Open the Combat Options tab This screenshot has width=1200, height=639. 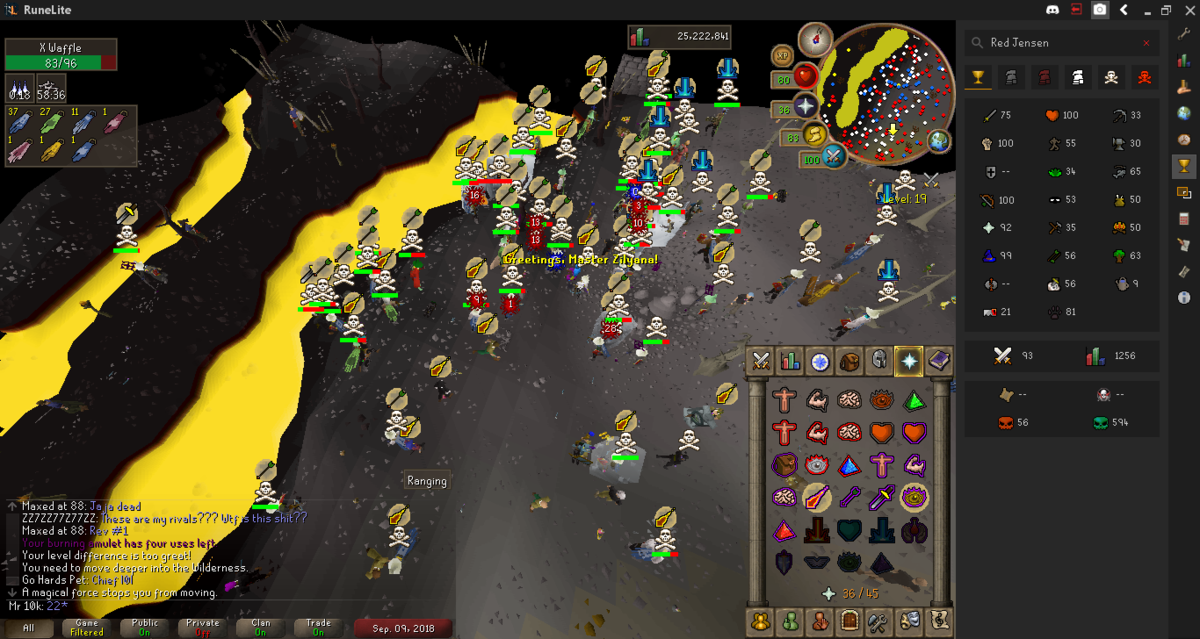coord(761,361)
